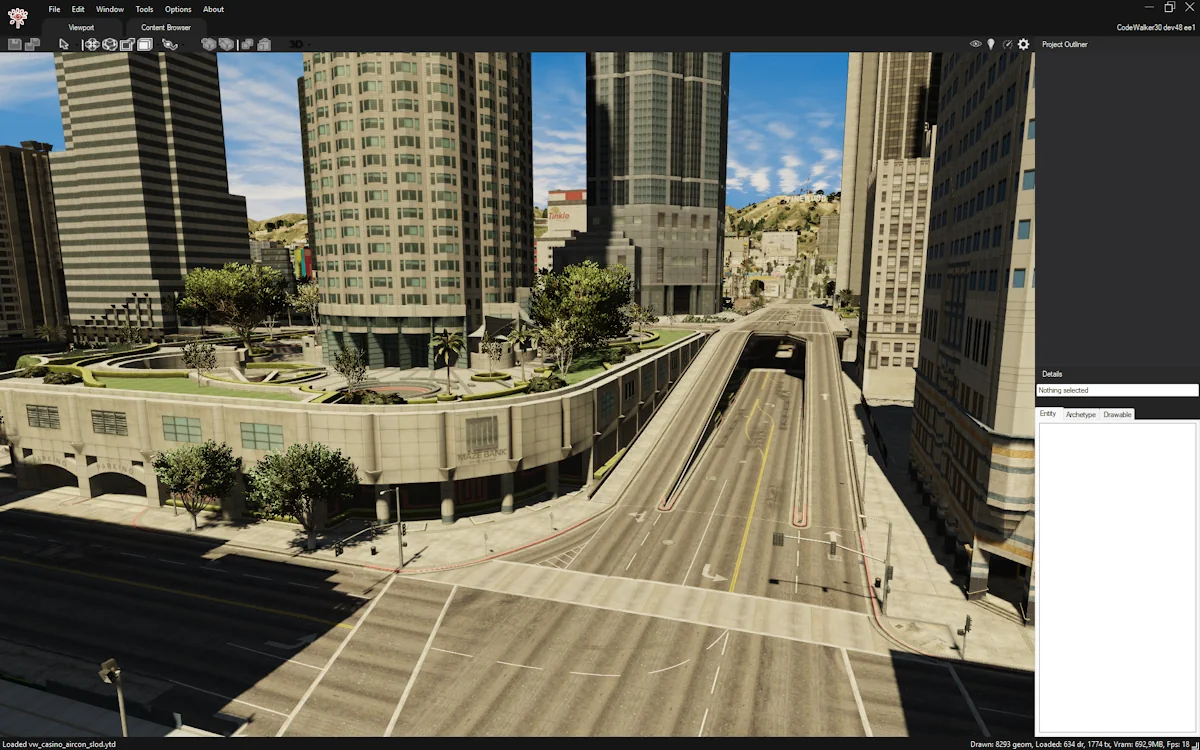Open the Edit menu
The image size is (1200, 750).
pyautogui.click(x=78, y=9)
